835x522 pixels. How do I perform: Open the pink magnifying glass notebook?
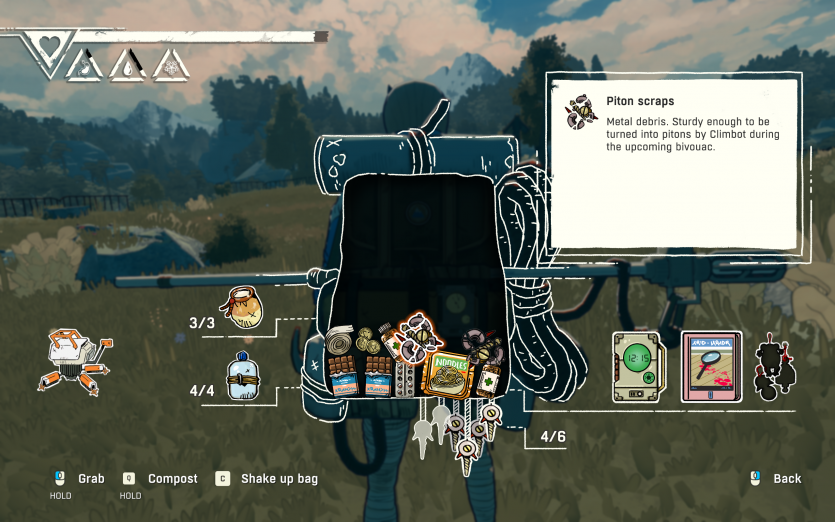point(711,367)
